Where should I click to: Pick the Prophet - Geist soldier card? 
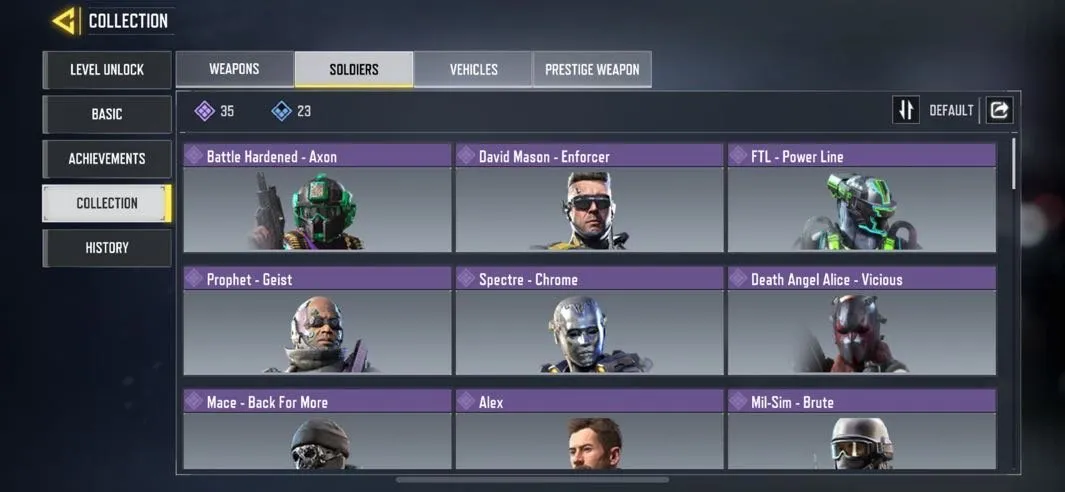pos(318,321)
